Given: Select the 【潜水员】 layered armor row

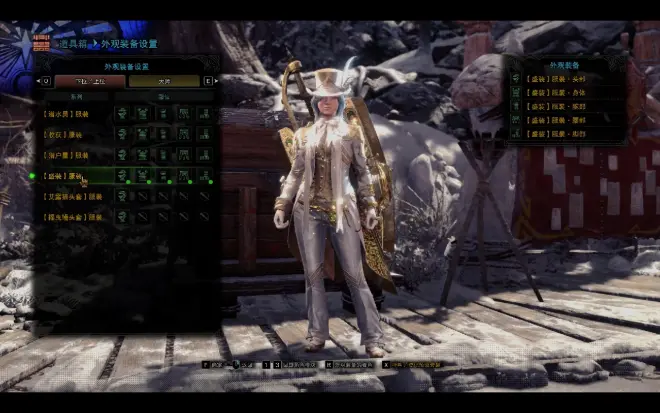Looking at the screenshot, I should point(72,113).
